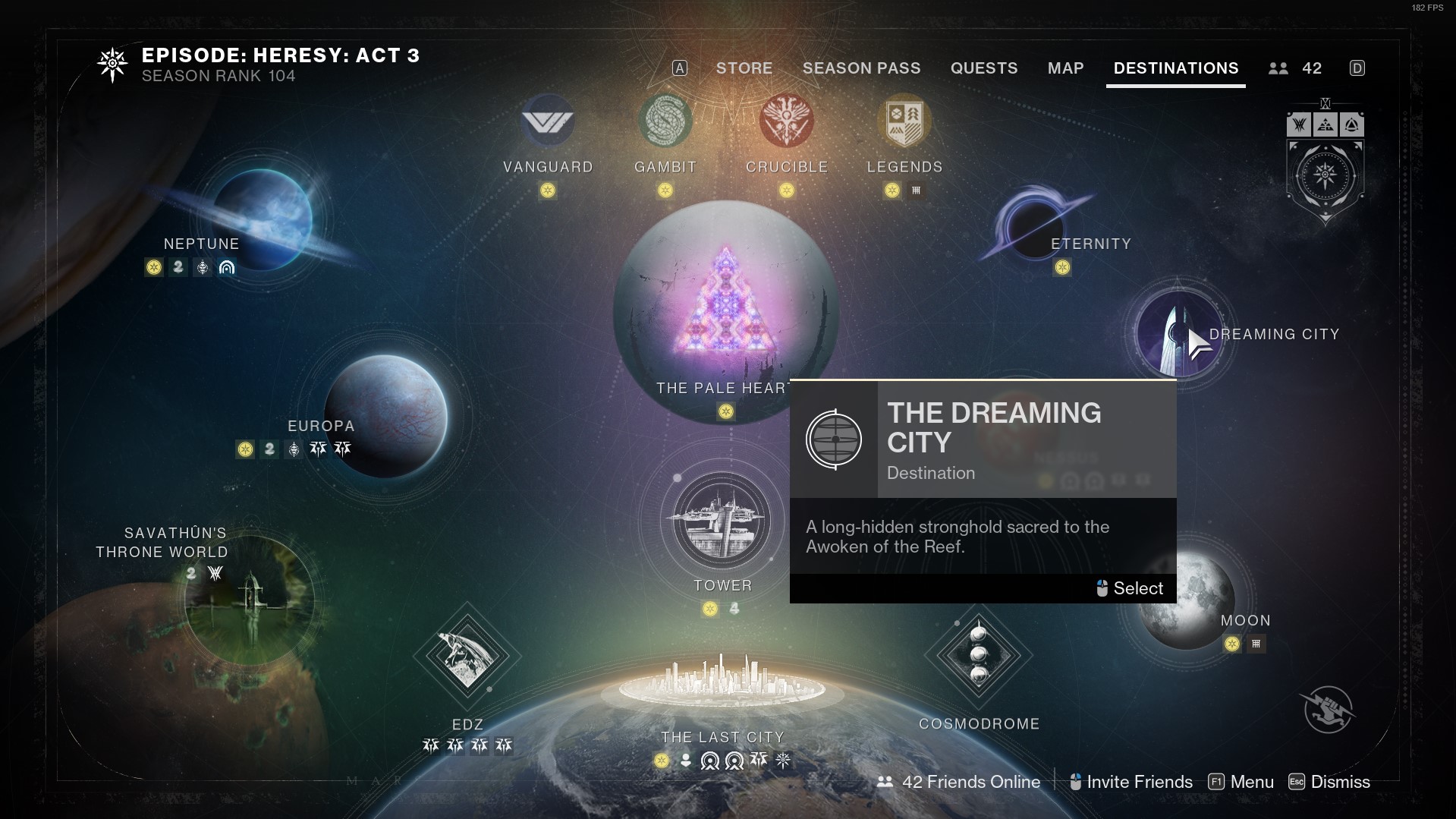Open the Quests tab

click(983, 68)
